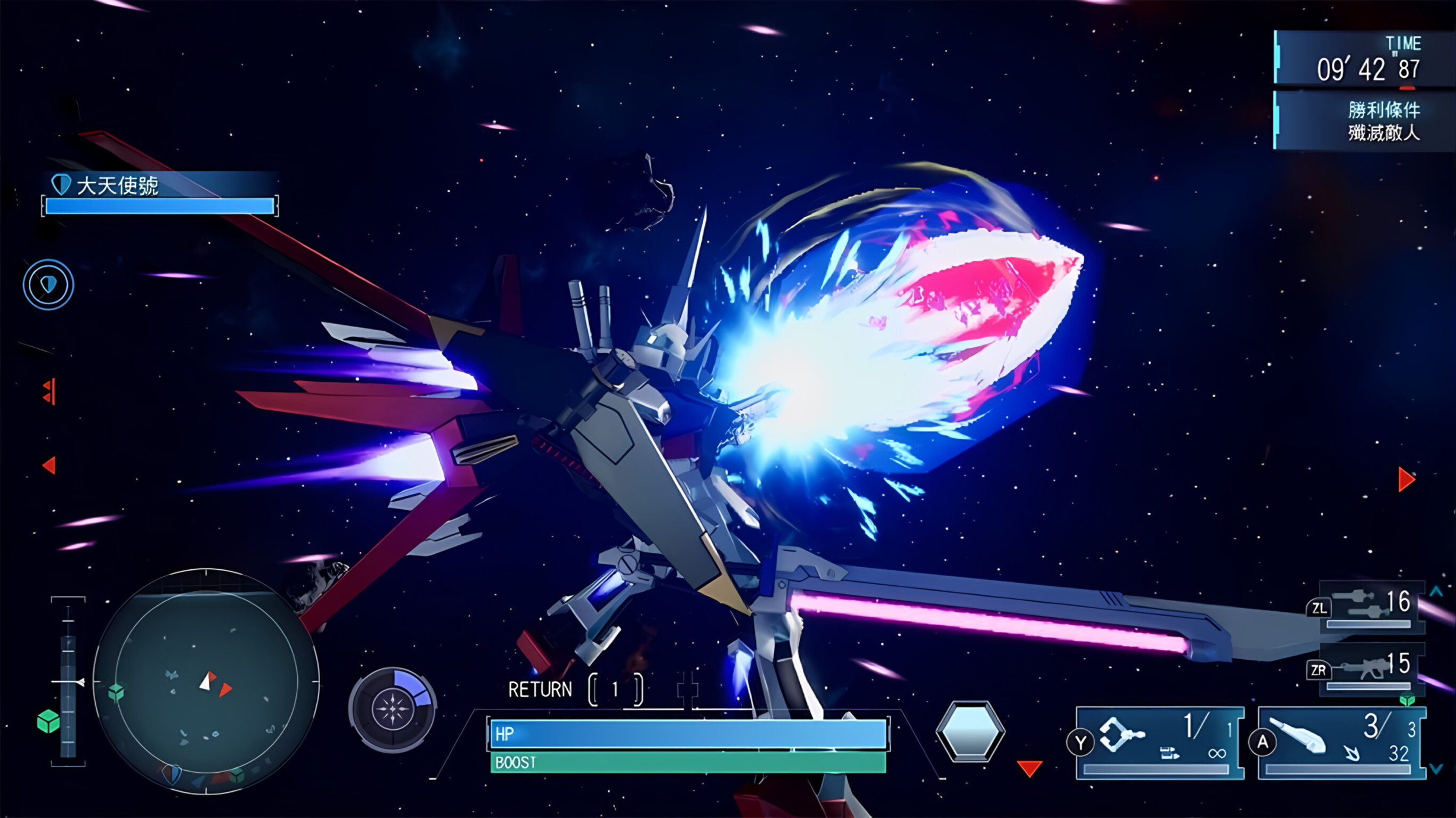
Task: Click the weapon list up arrow
Action: [x=1436, y=592]
